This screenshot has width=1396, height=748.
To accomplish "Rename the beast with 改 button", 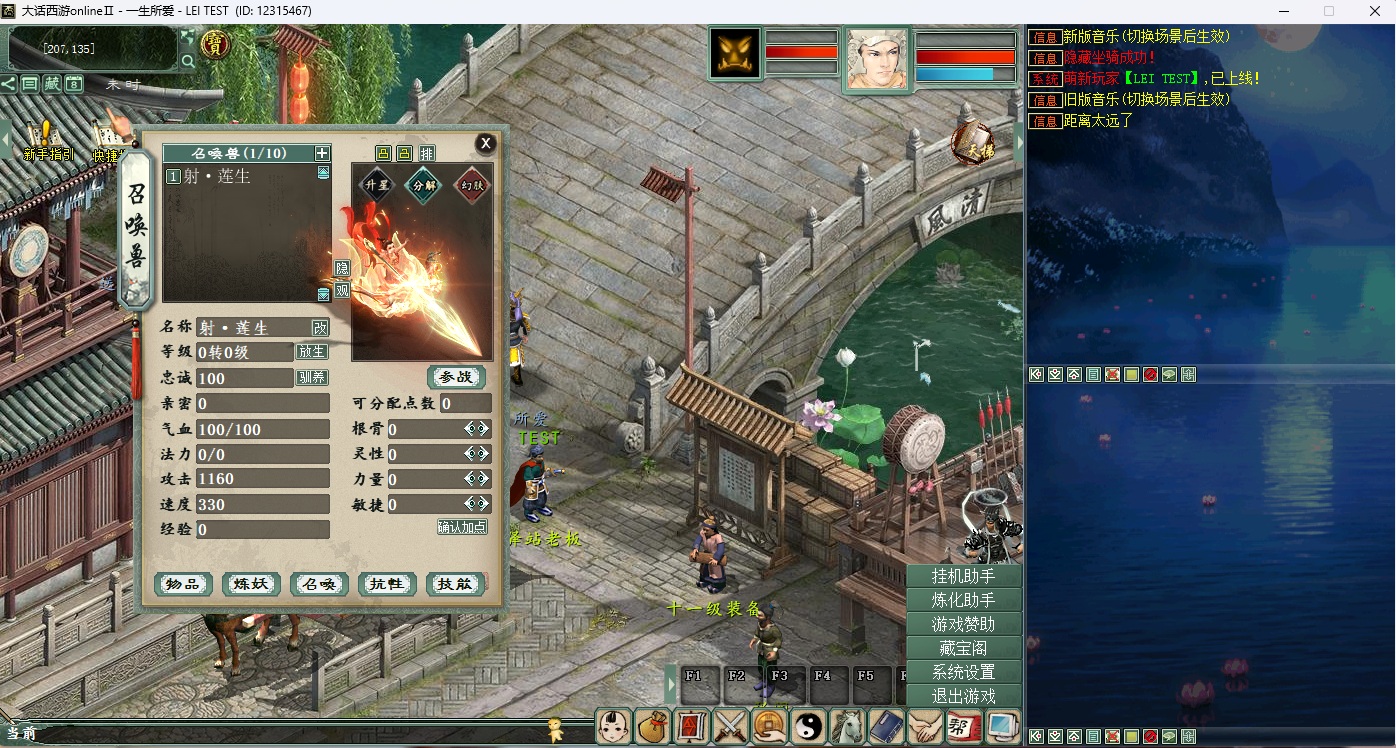I will click(319, 327).
